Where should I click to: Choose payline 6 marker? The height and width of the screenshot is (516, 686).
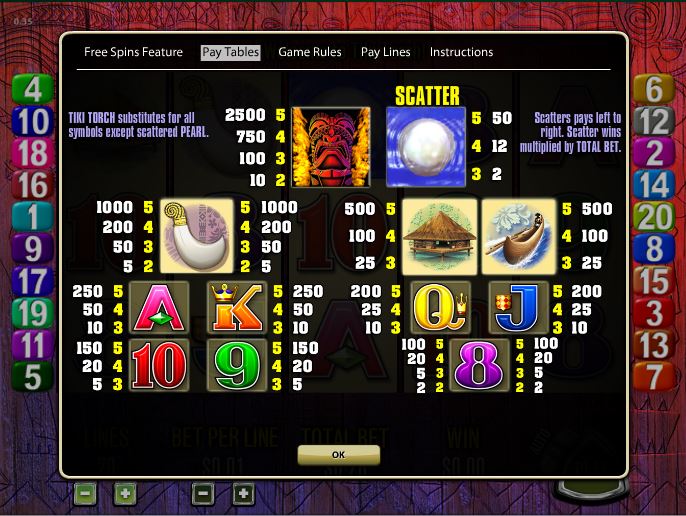coord(653,89)
